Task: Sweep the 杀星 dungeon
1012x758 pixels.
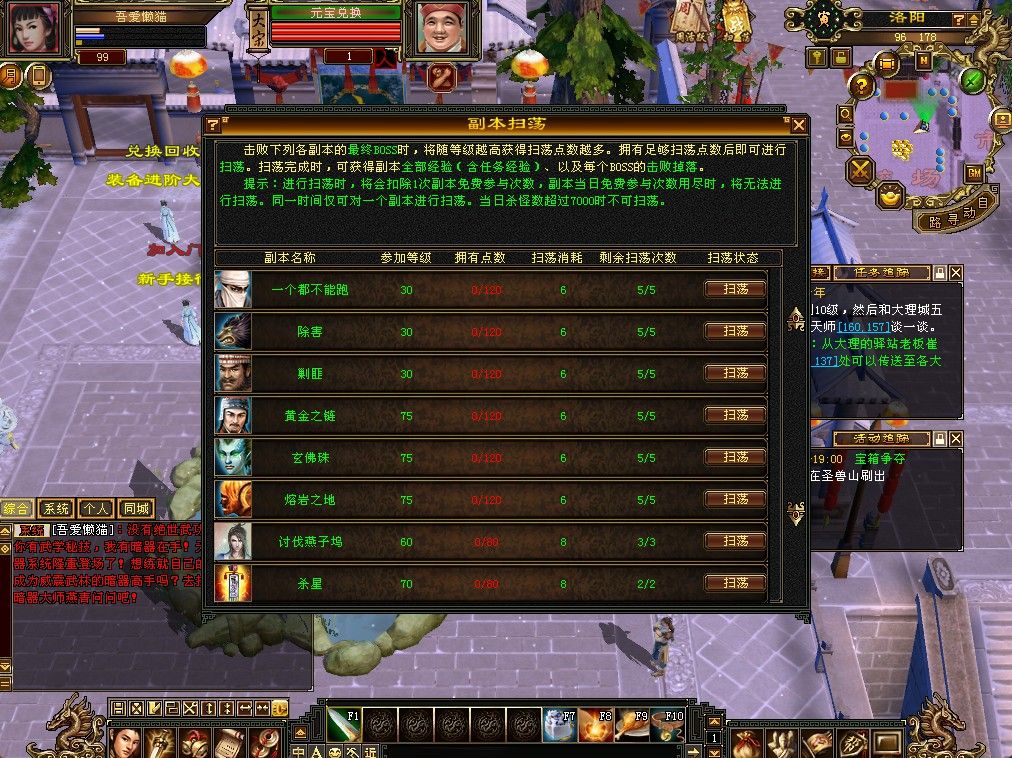Action: click(x=735, y=583)
